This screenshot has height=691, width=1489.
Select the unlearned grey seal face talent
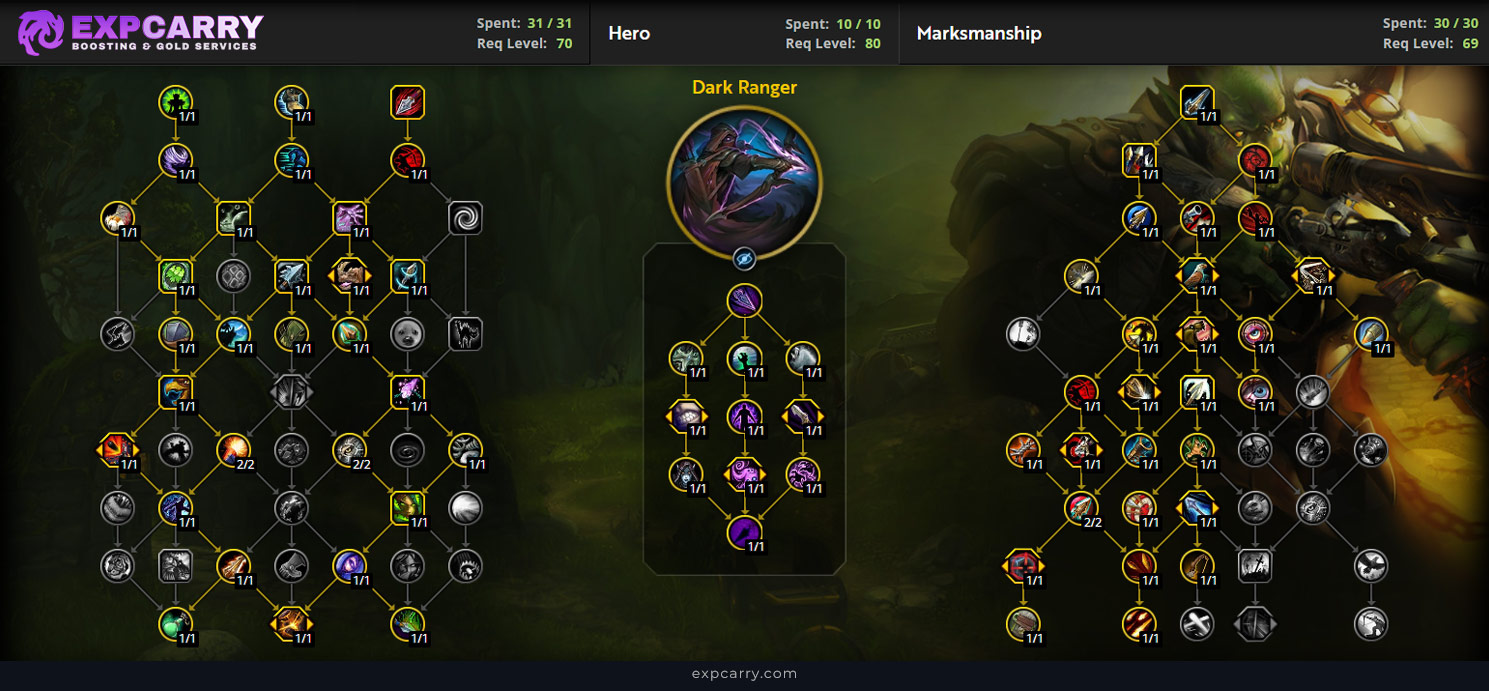click(407, 333)
